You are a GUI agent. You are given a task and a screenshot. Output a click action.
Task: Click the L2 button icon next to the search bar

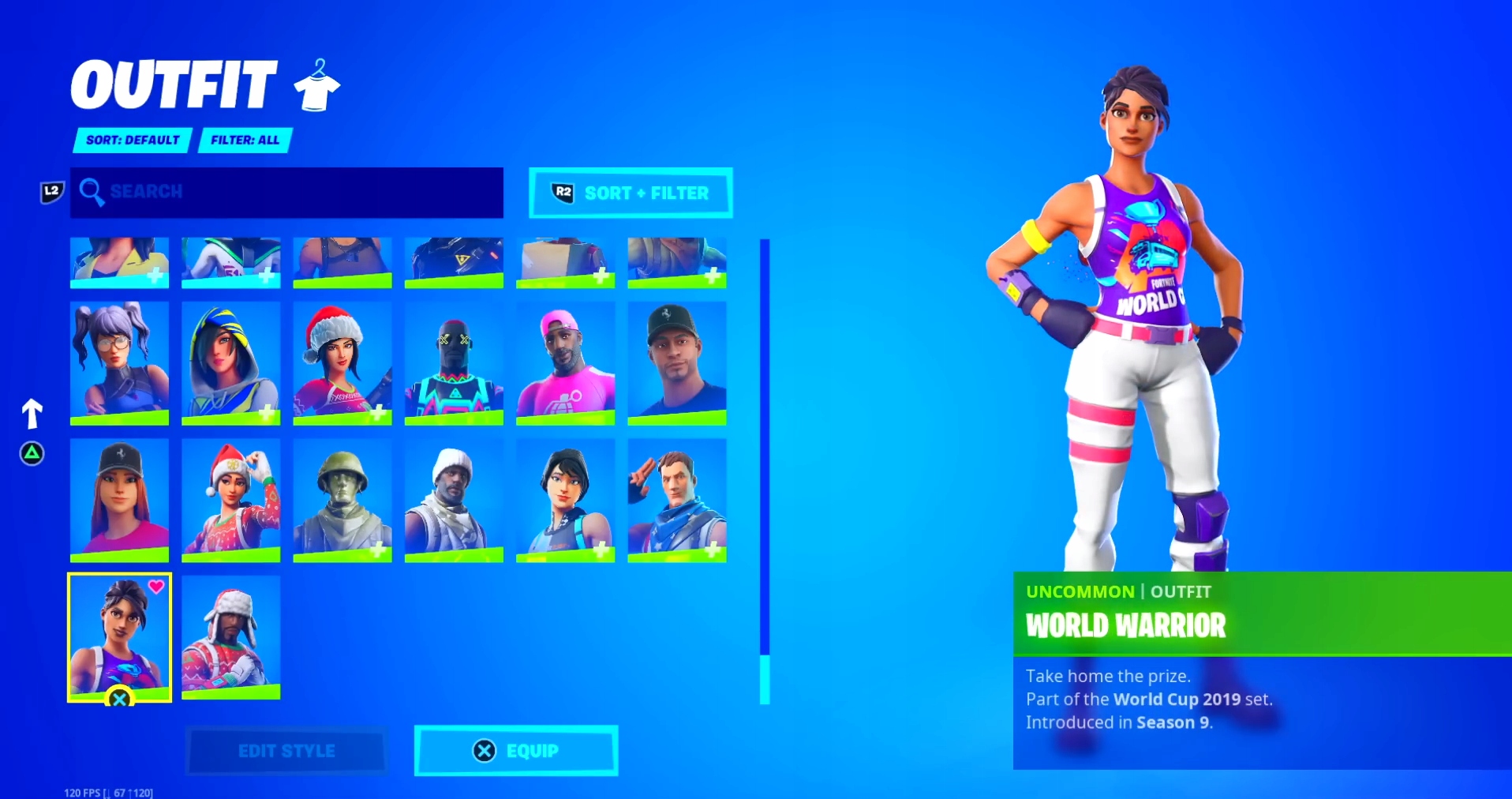point(51,190)
